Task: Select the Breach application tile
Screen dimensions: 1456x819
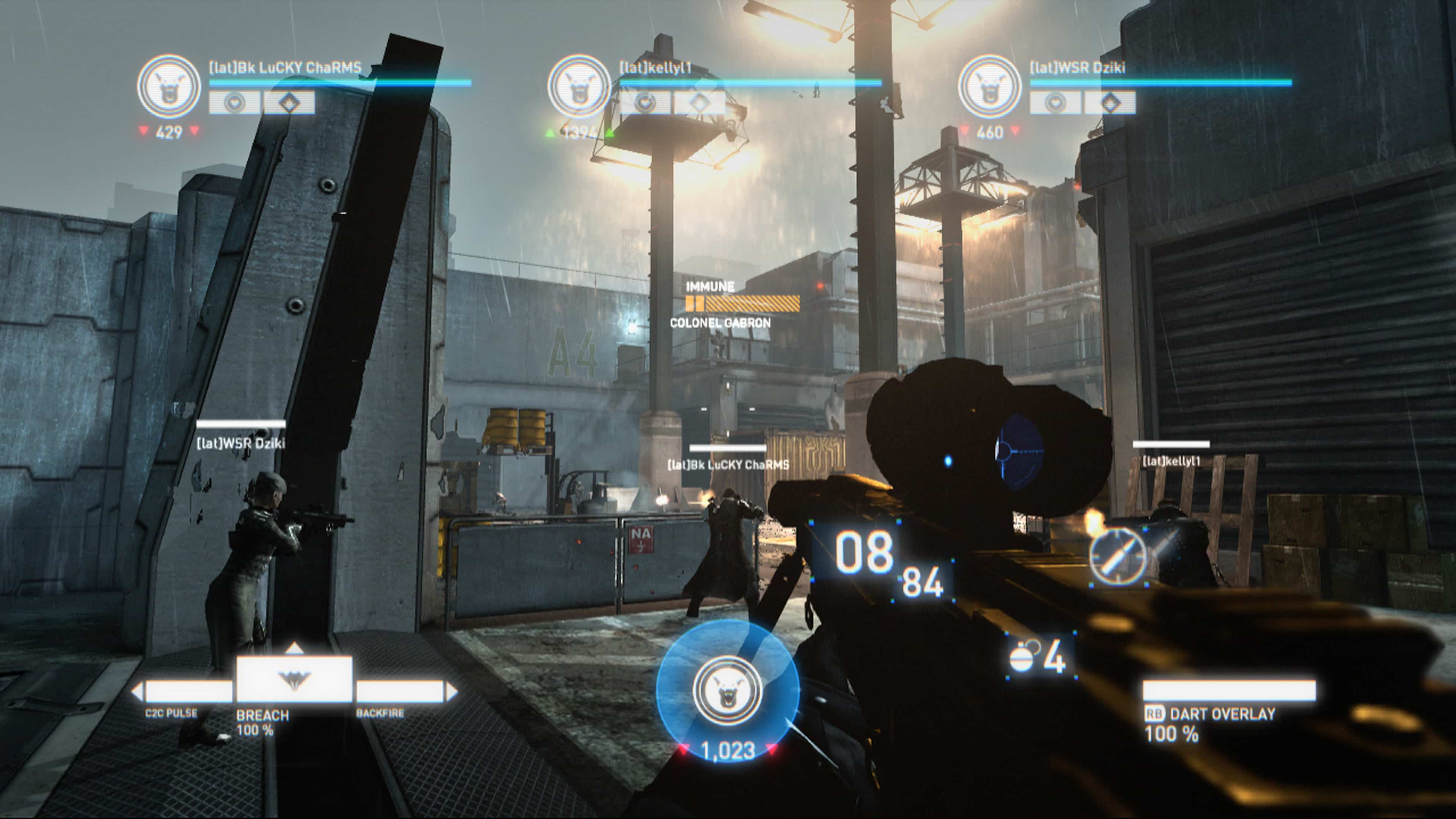Action: [294, 679]
